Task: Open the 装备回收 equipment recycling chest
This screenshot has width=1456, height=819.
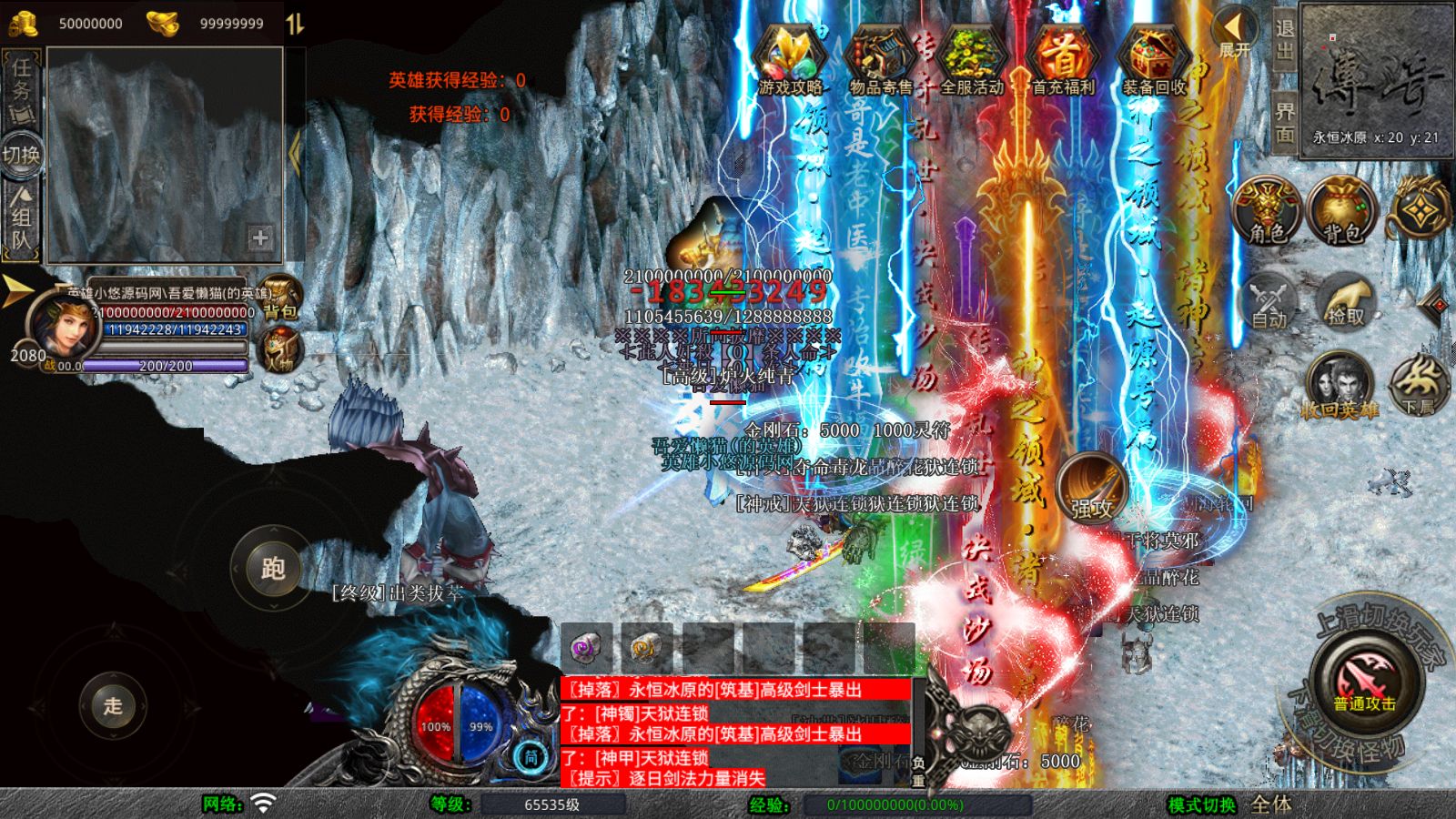Action: pyautogui.click(x=1153, y=60)
